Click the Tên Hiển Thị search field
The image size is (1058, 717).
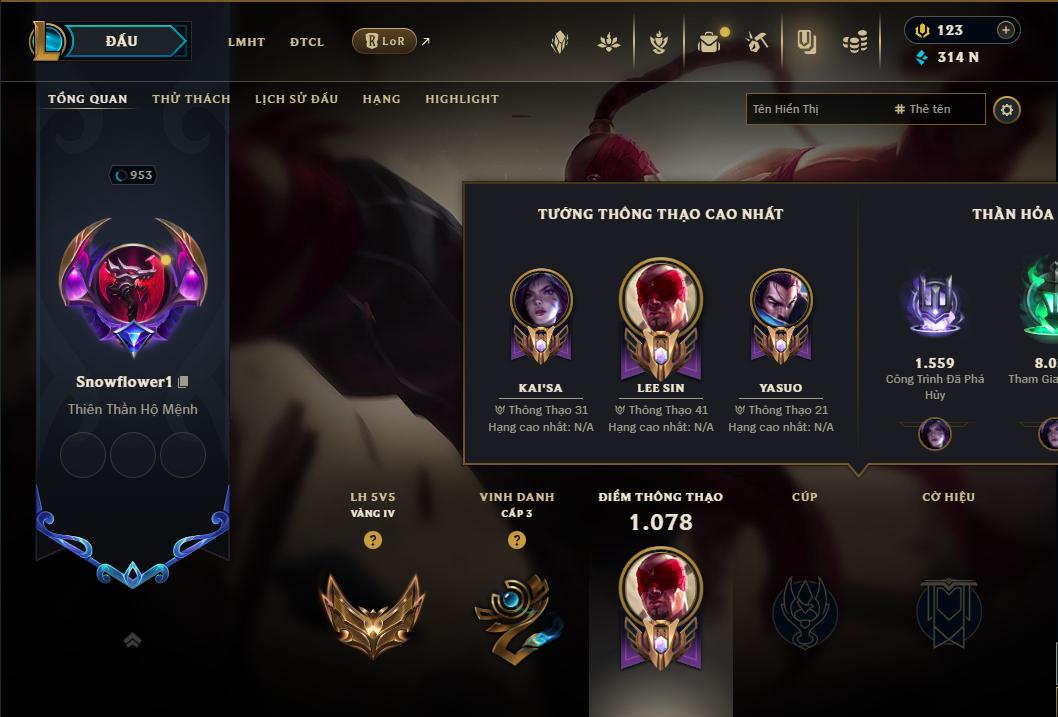tap(815, 109)
